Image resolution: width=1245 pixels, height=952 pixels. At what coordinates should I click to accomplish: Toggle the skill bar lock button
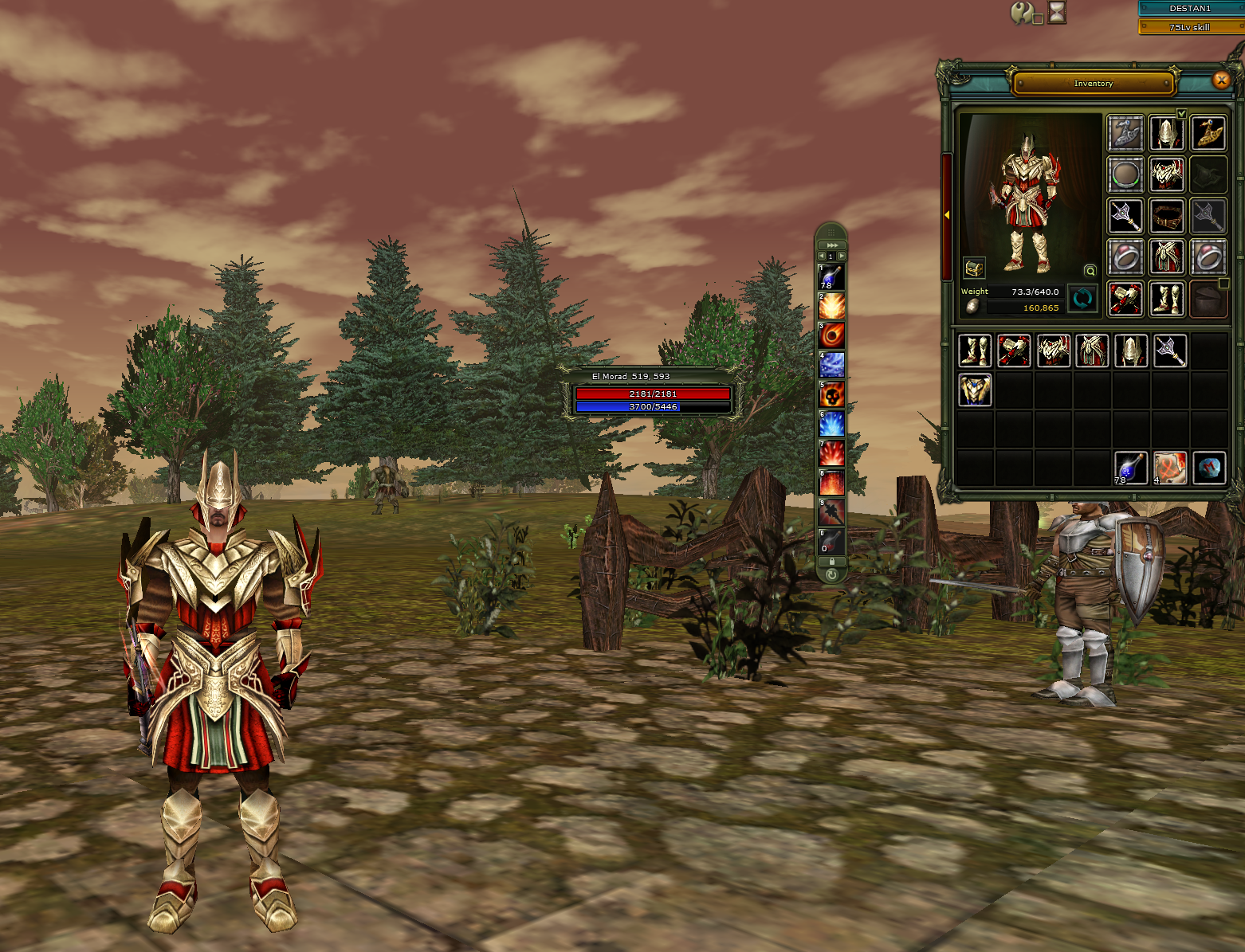click(831, 562)
